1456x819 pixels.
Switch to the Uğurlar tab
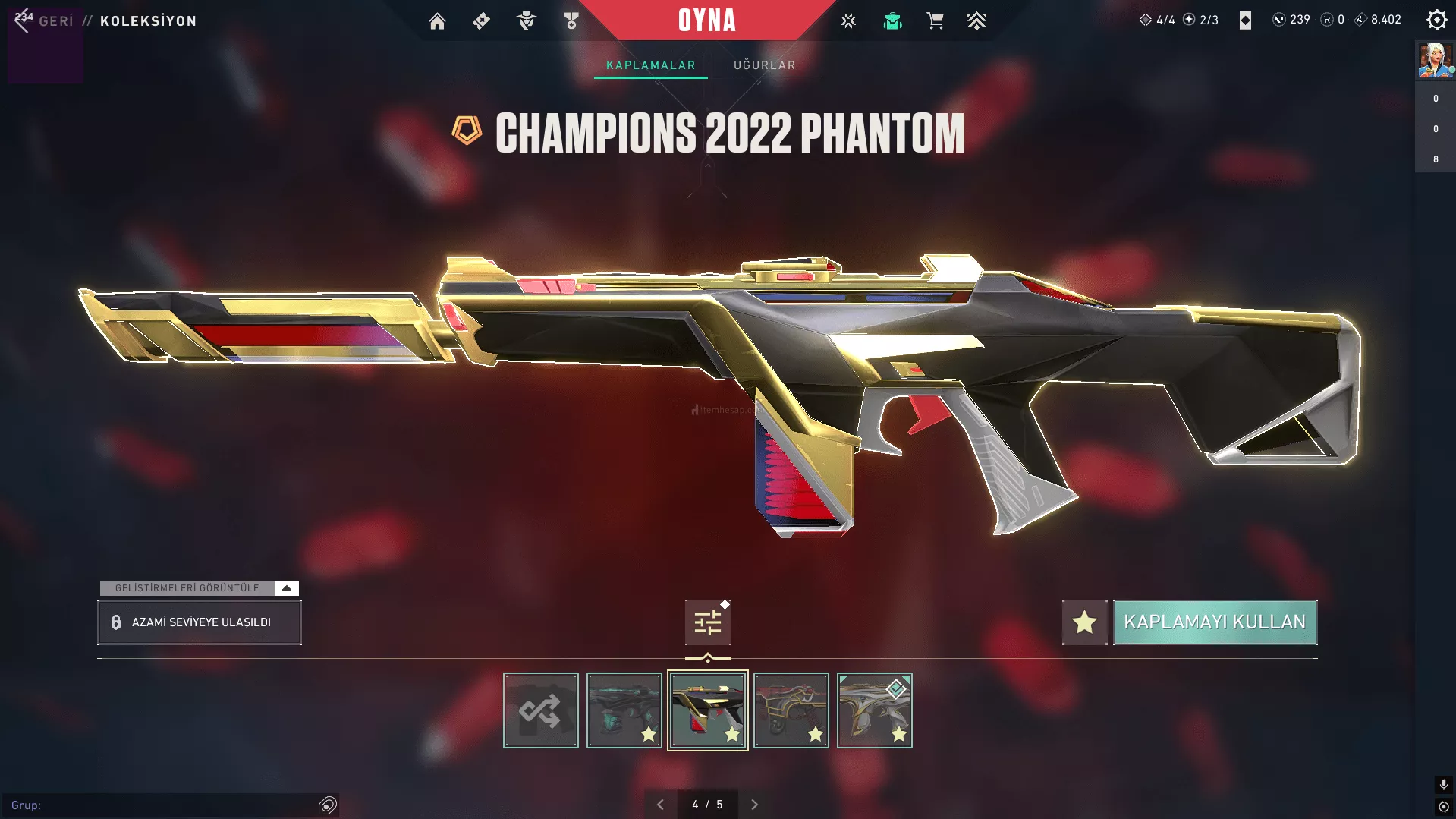(764, 65)
